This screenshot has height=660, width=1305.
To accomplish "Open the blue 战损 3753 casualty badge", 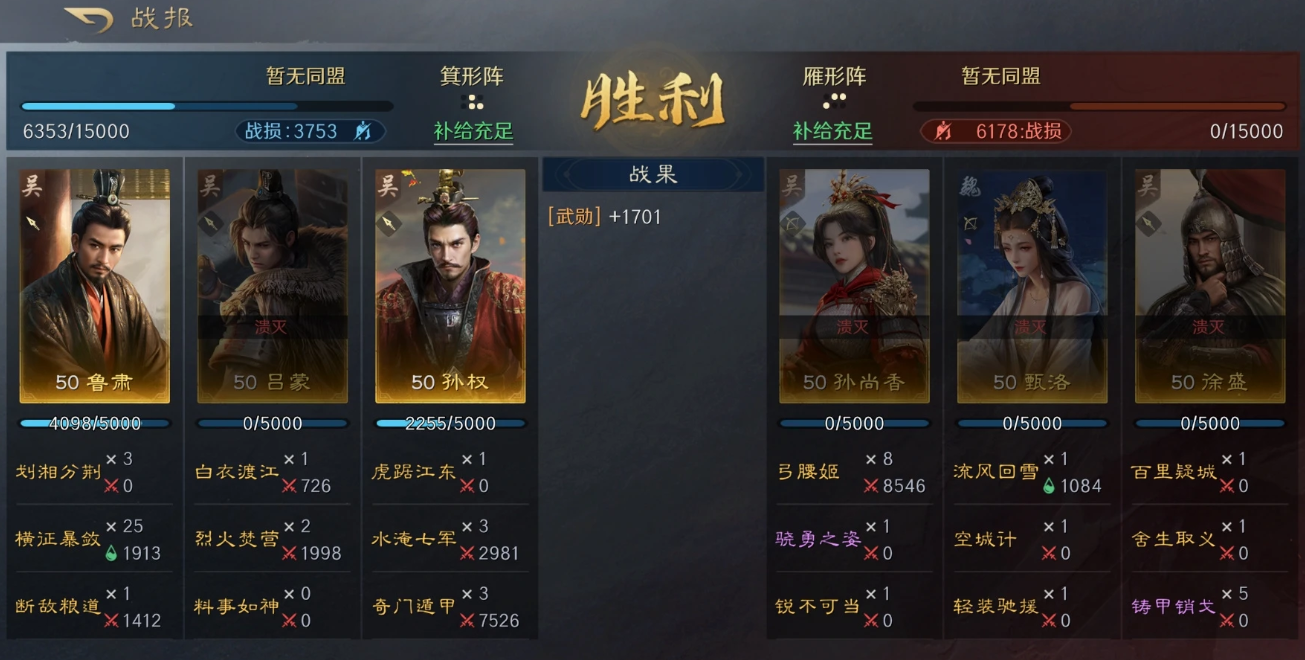I will tap(310, 131).
